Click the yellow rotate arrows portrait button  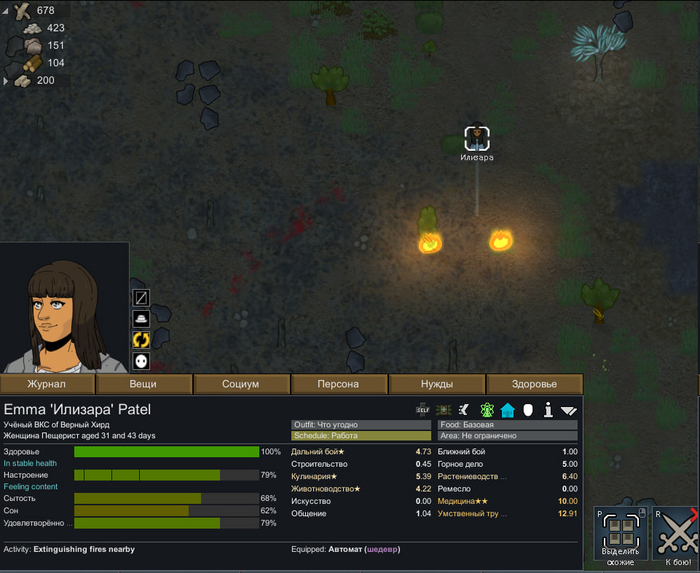[x=141, y=340]
